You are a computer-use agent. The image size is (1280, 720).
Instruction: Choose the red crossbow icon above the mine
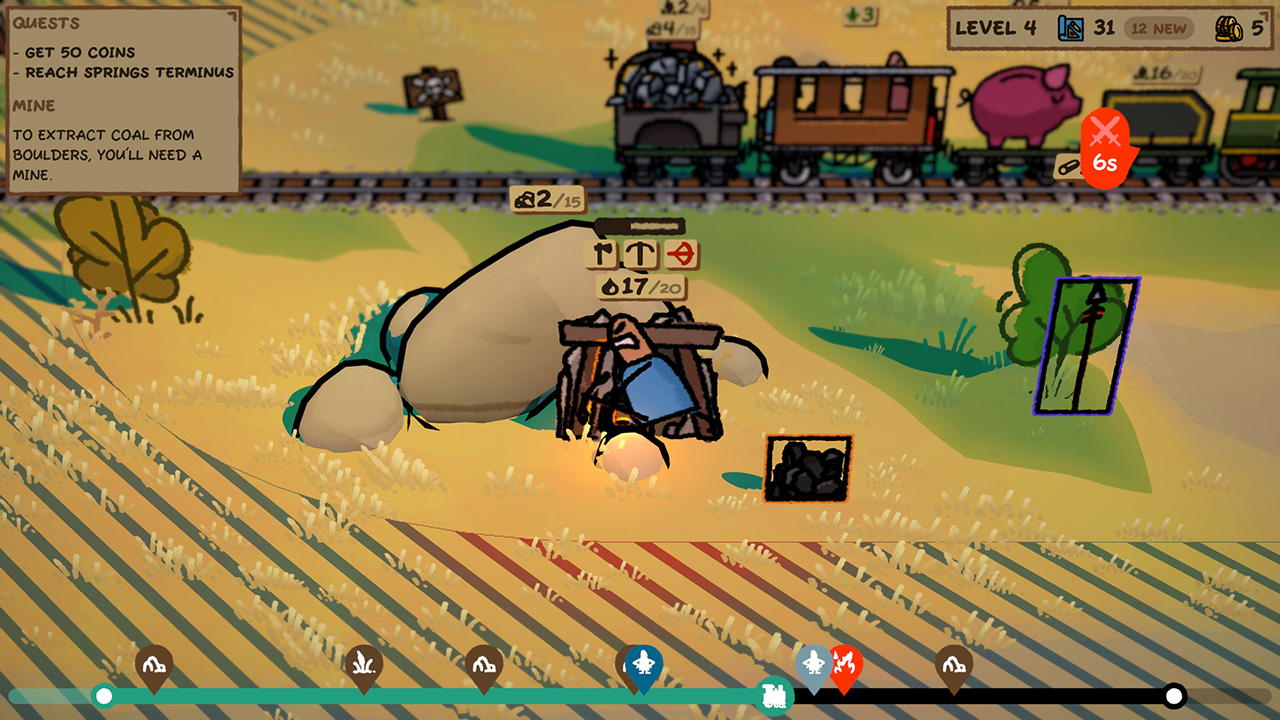click(680, 253)
